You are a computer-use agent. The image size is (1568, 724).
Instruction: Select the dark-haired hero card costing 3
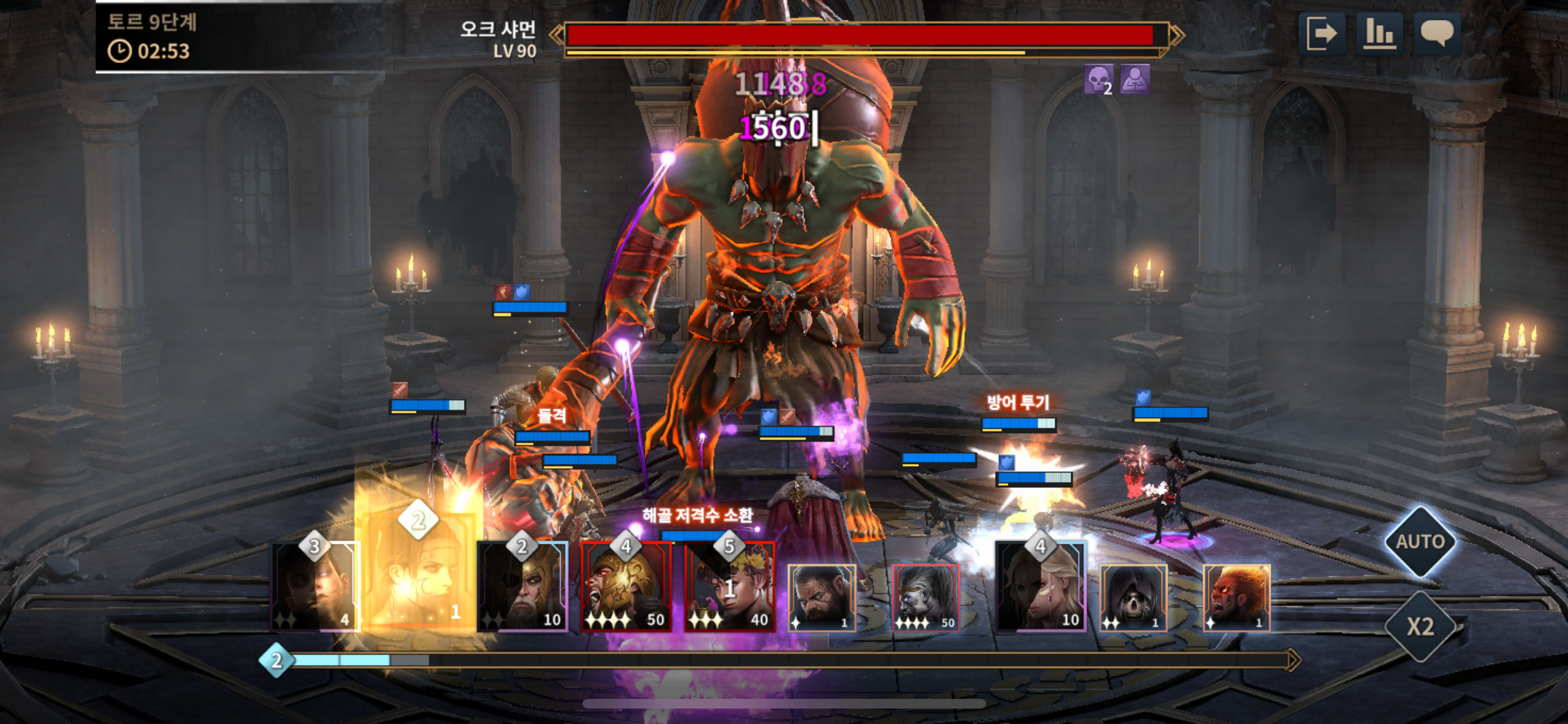point(315,587)
